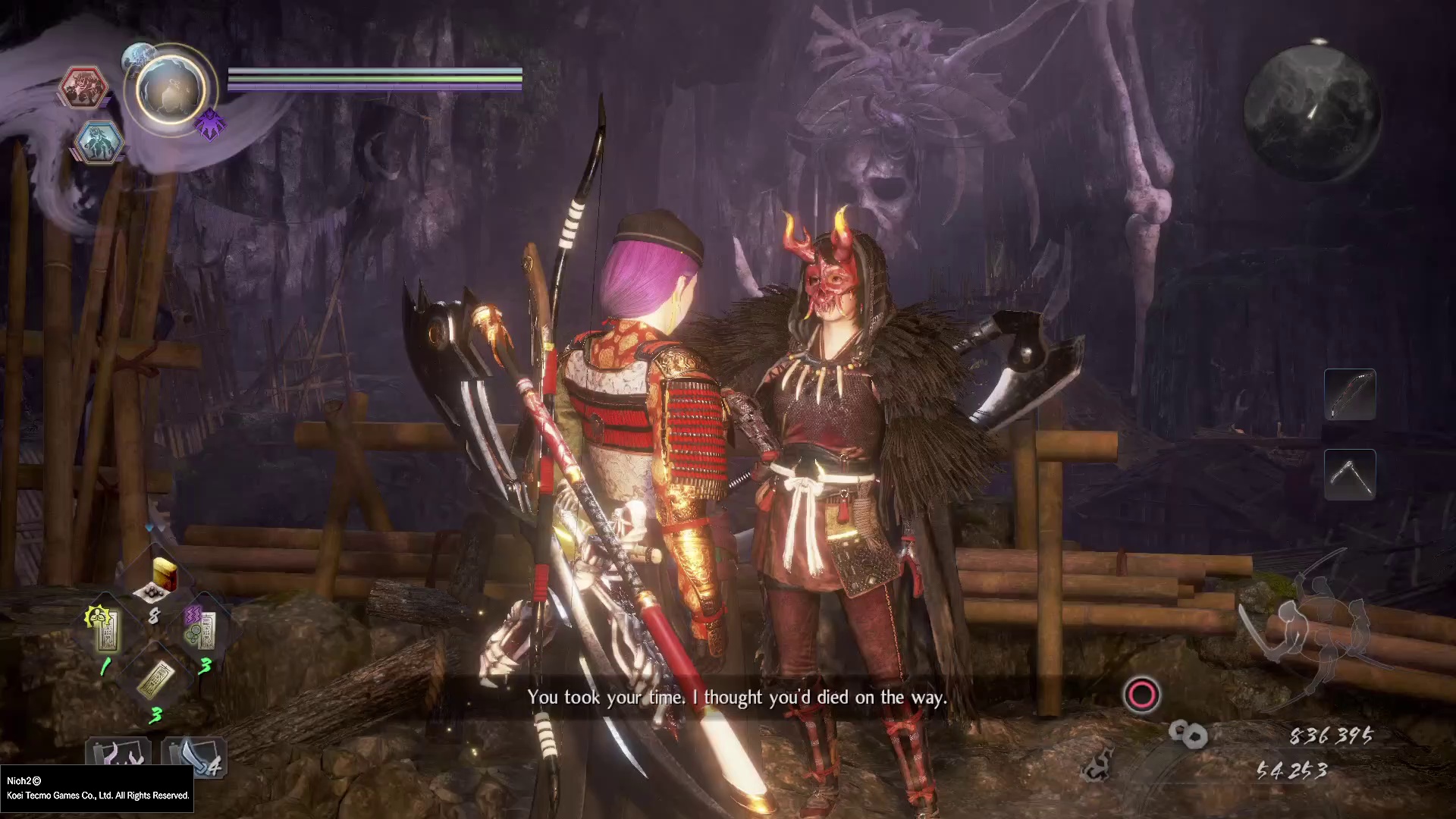1456x819 pixels.
Task: Click the guardian spirit orb portrait
Action: [x=171, y=89]
